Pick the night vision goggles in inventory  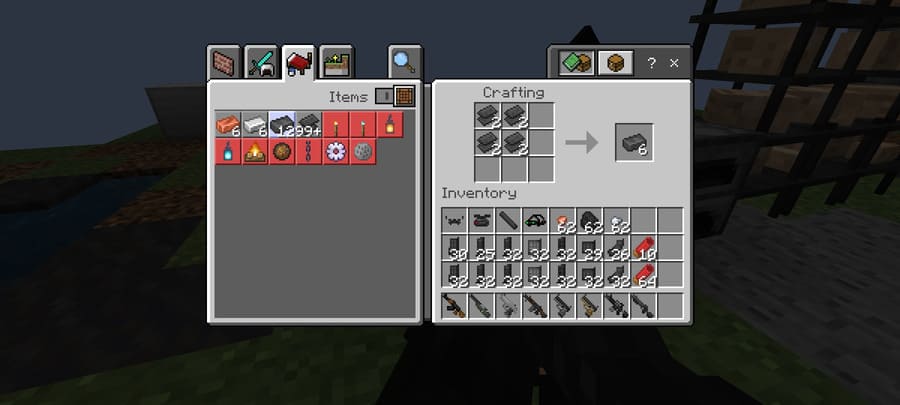[534, 221]
